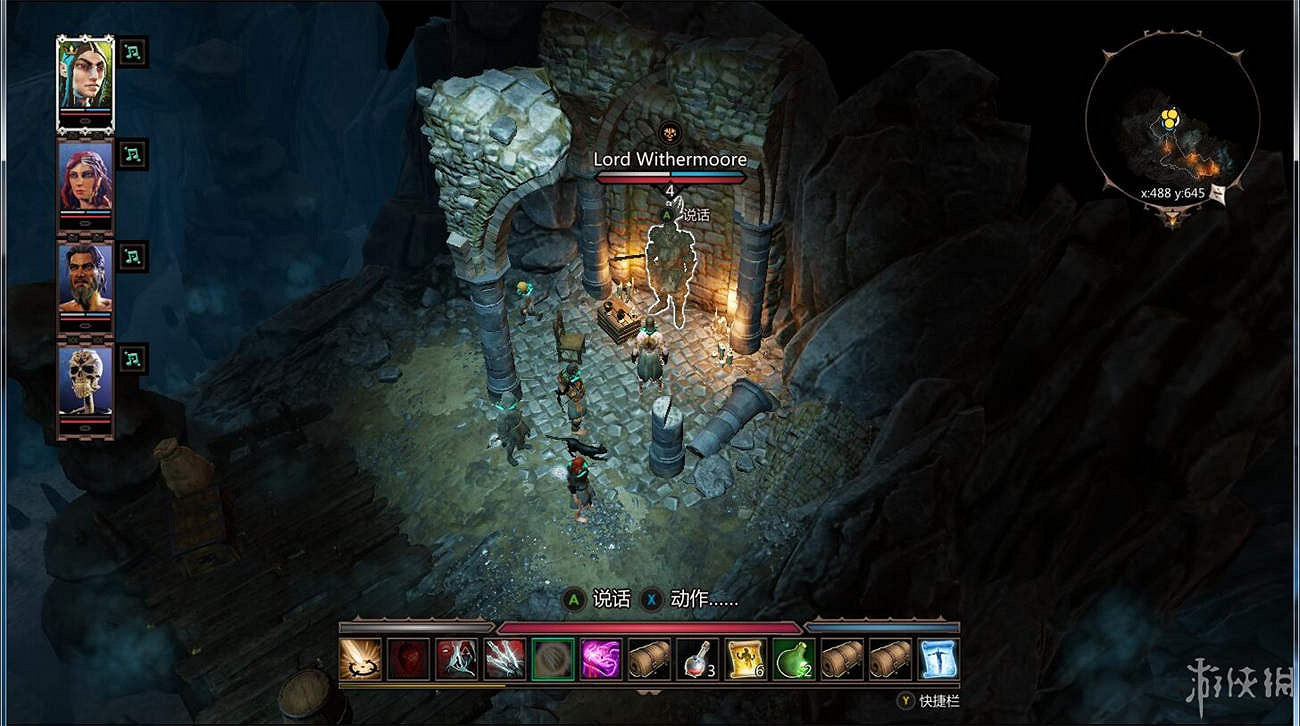This screenshot has width=1300, height=726.
Task: Choose the skeleton character portrait
Action: (x=85, y=382)
